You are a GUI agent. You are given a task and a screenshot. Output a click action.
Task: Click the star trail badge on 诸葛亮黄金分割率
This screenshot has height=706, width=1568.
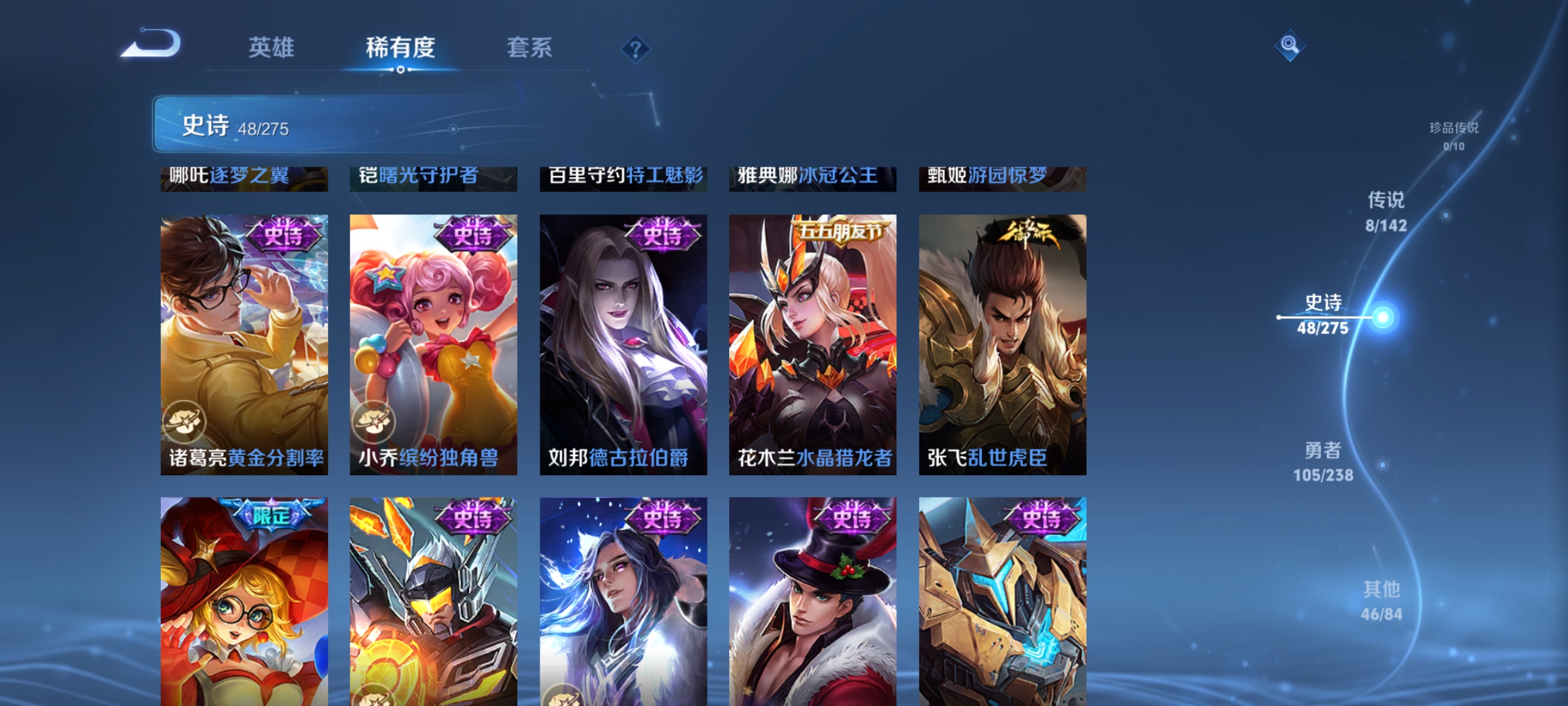tap(186, 423)
